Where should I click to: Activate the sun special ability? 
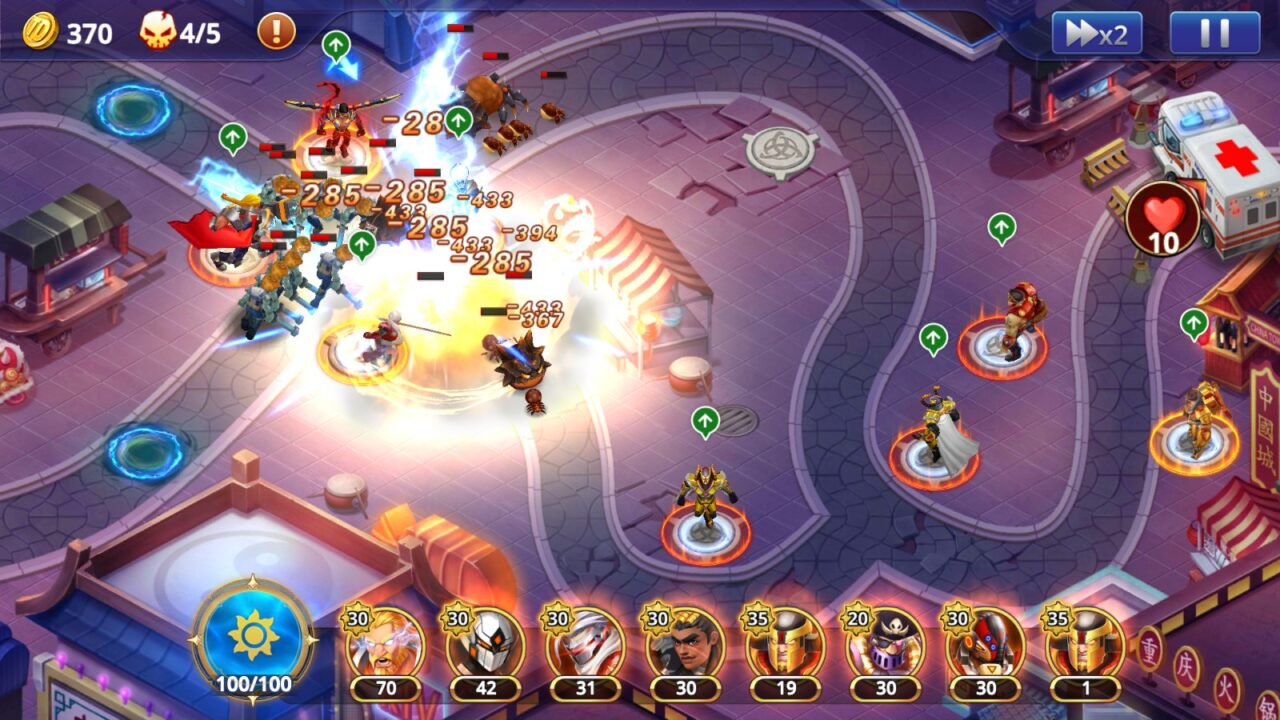pos(253,637)
